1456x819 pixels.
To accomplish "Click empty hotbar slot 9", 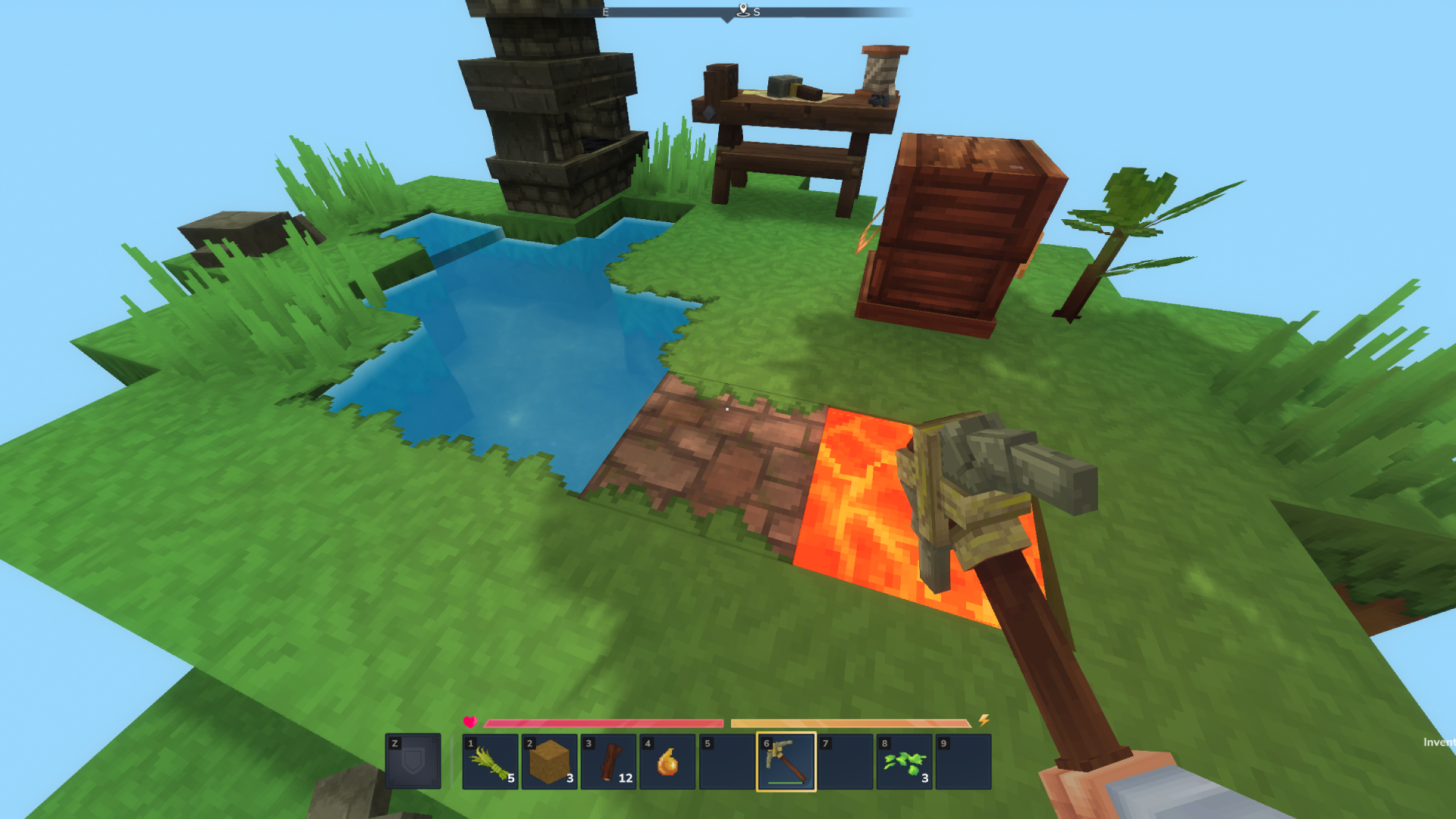I will pyautogui.click(x=963, y=762).
